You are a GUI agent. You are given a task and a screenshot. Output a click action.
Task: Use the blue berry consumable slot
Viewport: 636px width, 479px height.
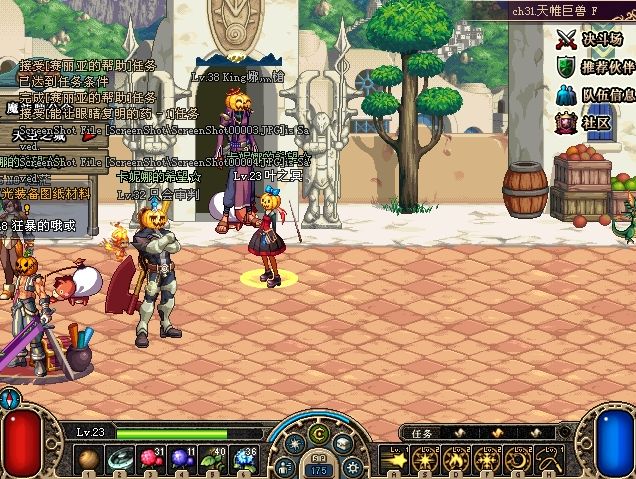(x=181, y=460)
